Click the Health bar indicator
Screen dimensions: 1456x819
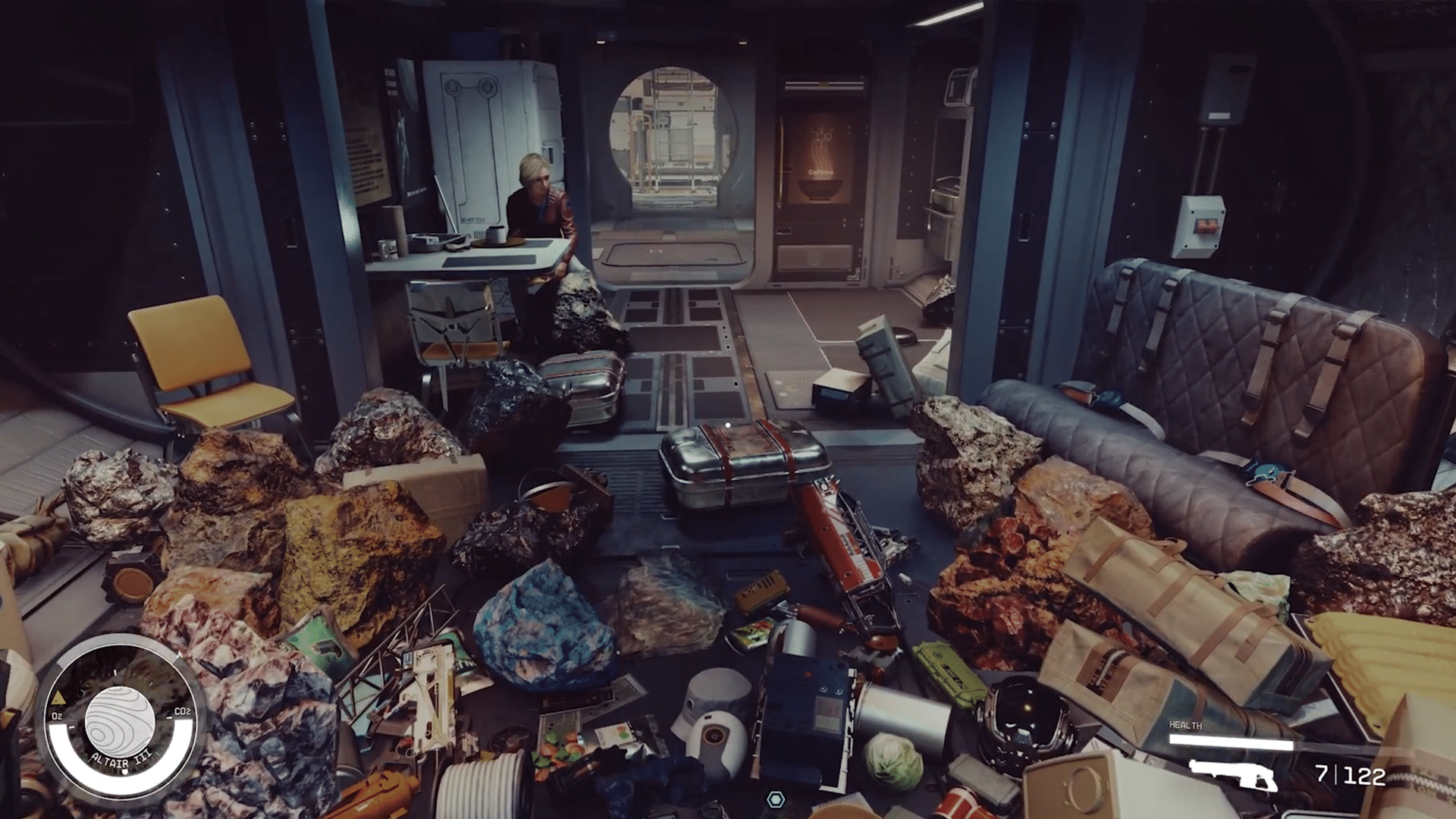pyautogui.click(x=1230, y=742)
